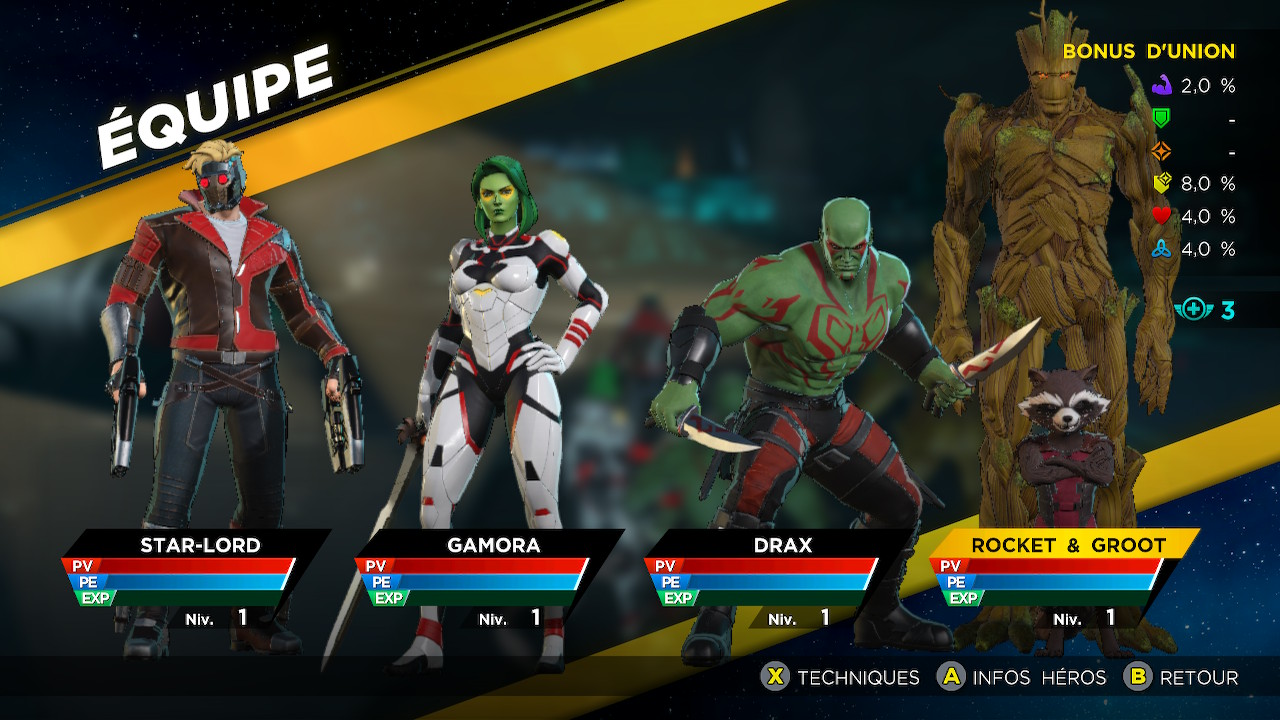Image resolution: width=1280 pixels, height=720 pixels.
Task: Show Infos Héros details
Action: [x=1022, y=678]
